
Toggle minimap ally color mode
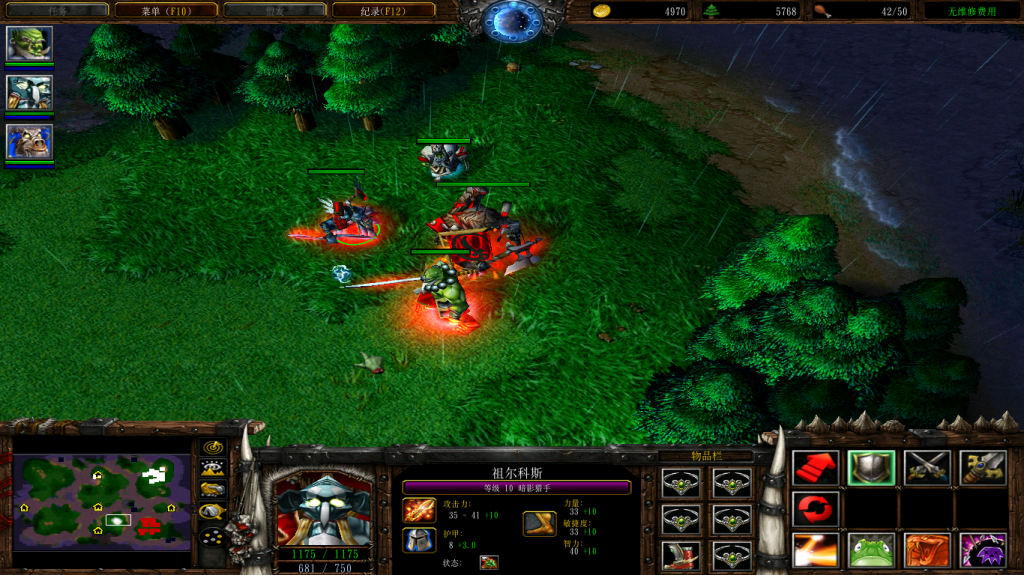(213, 489)
